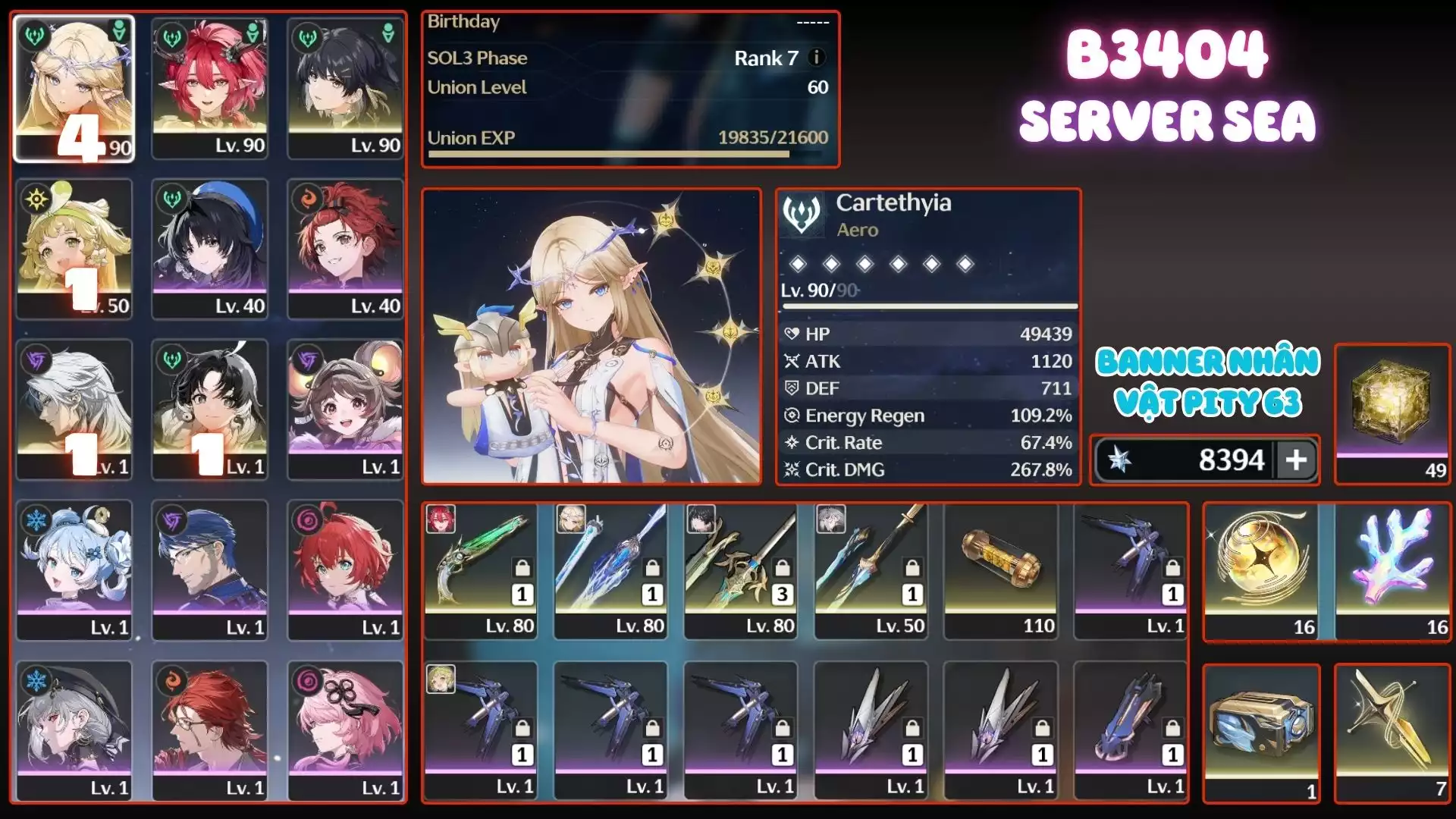
Task: Select the iridescent coral item
Action: [x=1394, y=572]
